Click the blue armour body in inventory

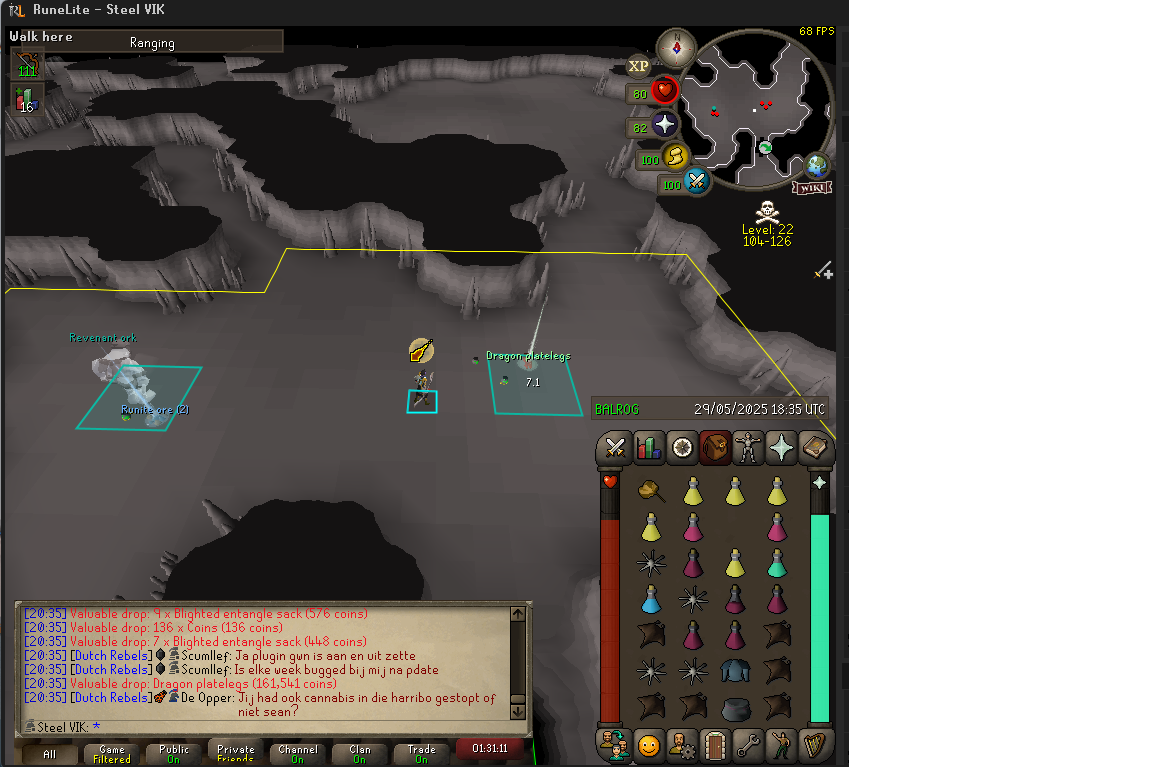(x=735, y=671)
